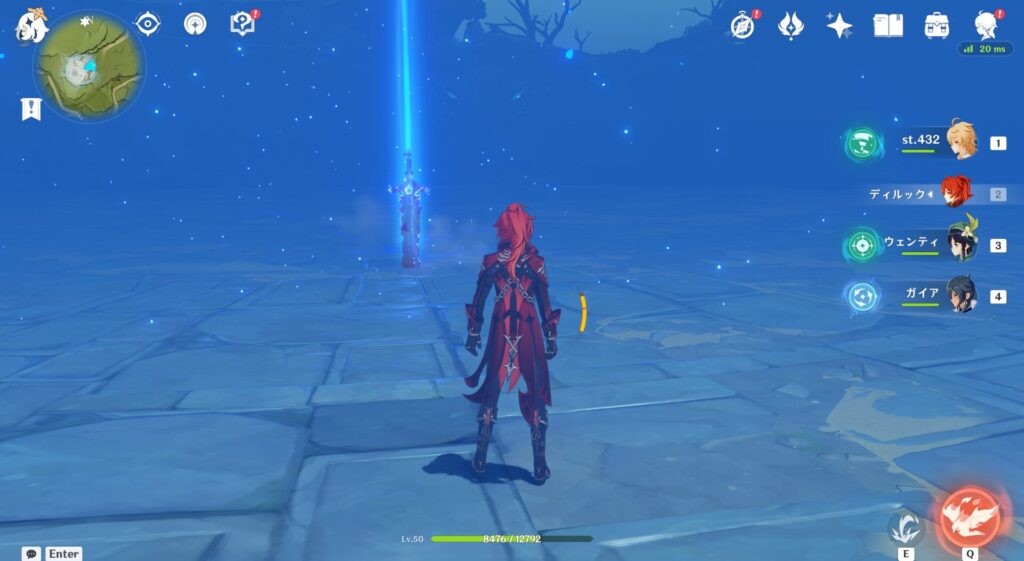Open the tutorial question mark book

[x=242, y=23]
